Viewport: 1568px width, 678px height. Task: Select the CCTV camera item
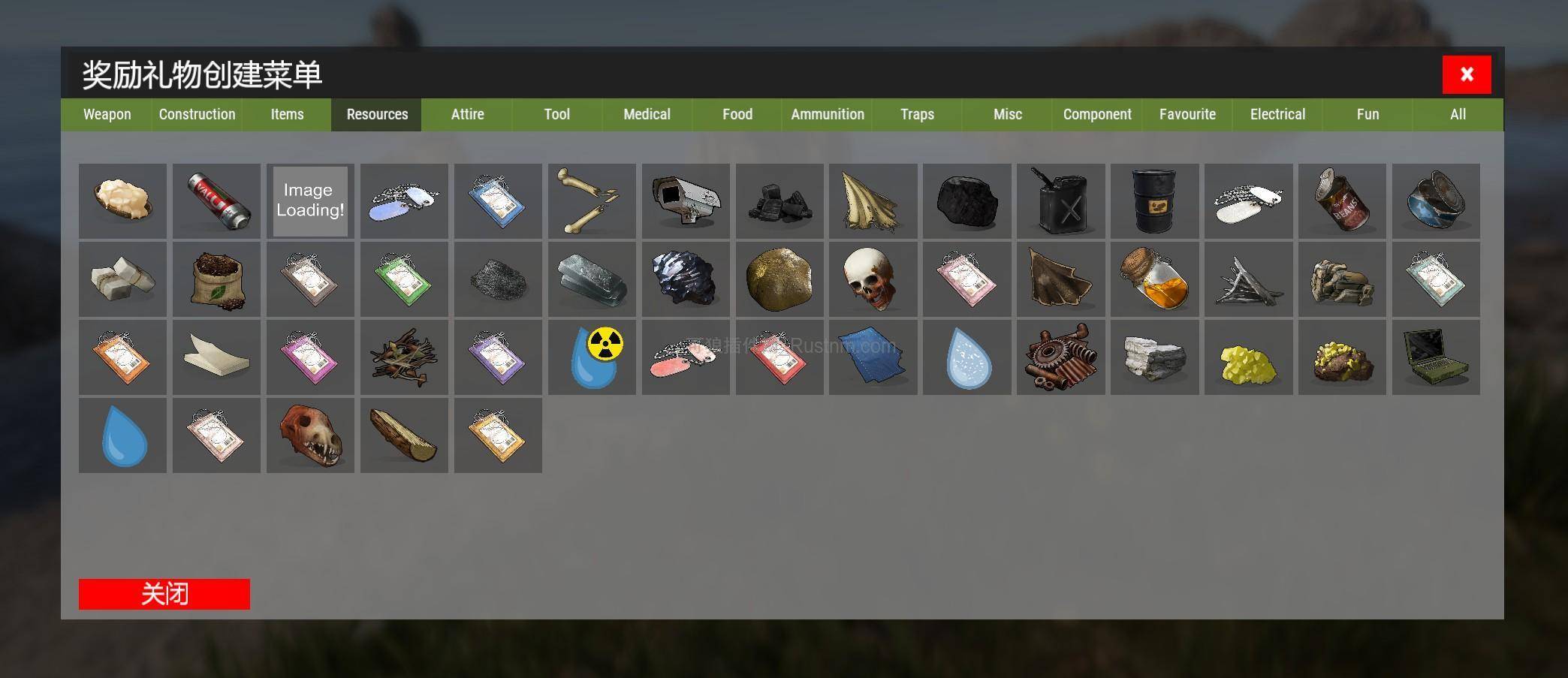tap(686, 201)
